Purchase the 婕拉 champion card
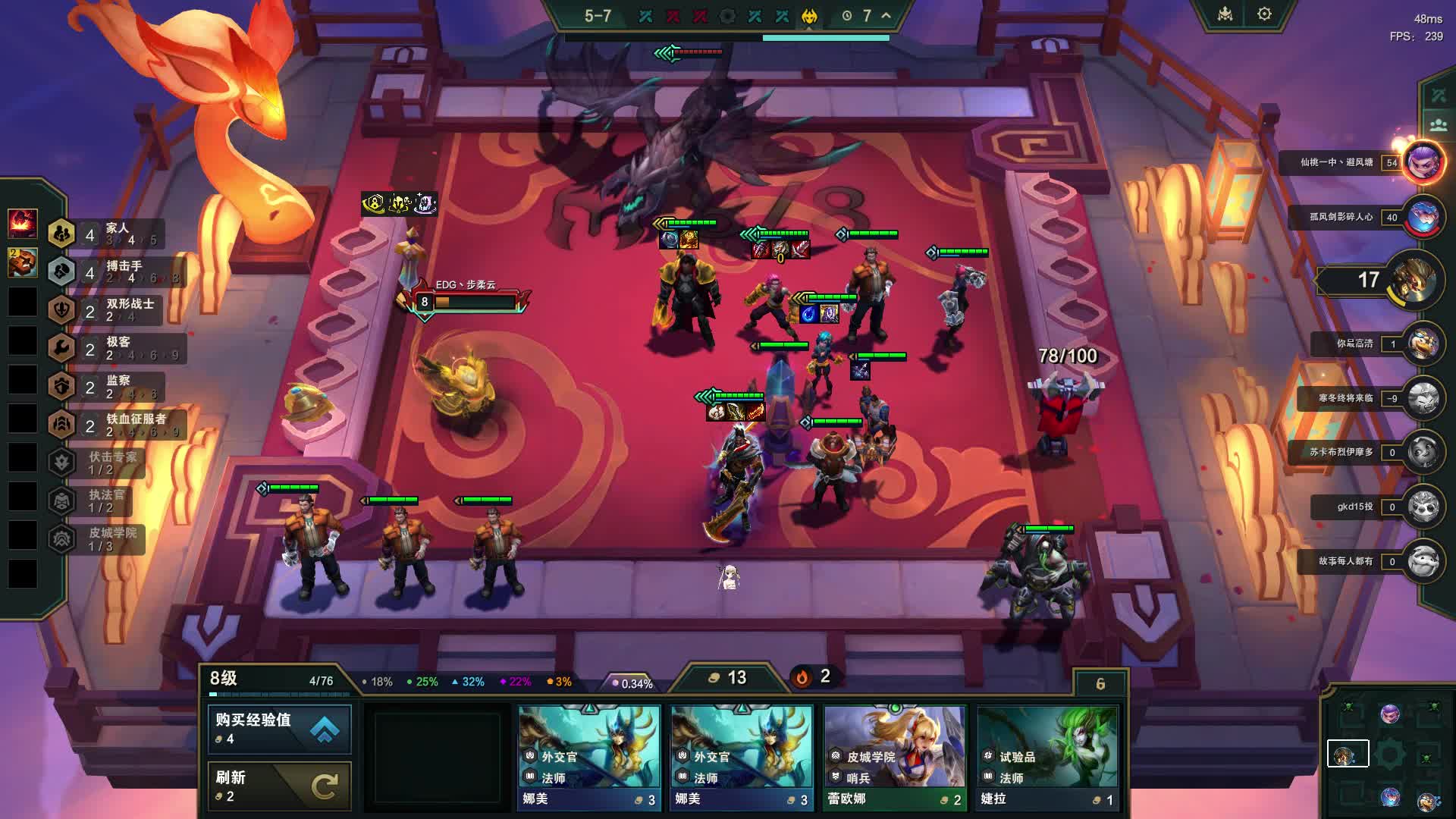The image size is (1456, 819). [1047, 758]
